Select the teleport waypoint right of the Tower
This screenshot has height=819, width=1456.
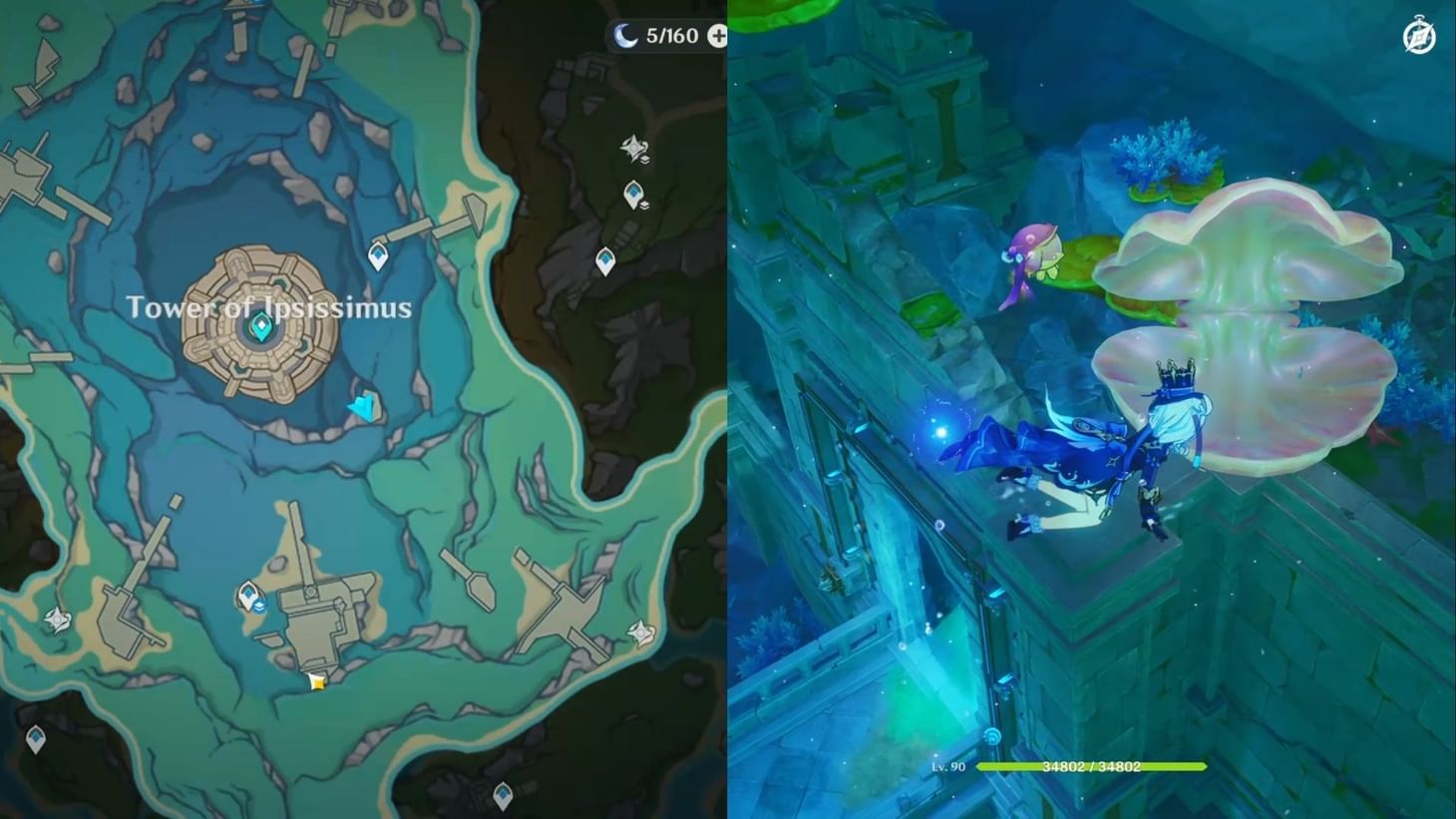pos(378,254)
